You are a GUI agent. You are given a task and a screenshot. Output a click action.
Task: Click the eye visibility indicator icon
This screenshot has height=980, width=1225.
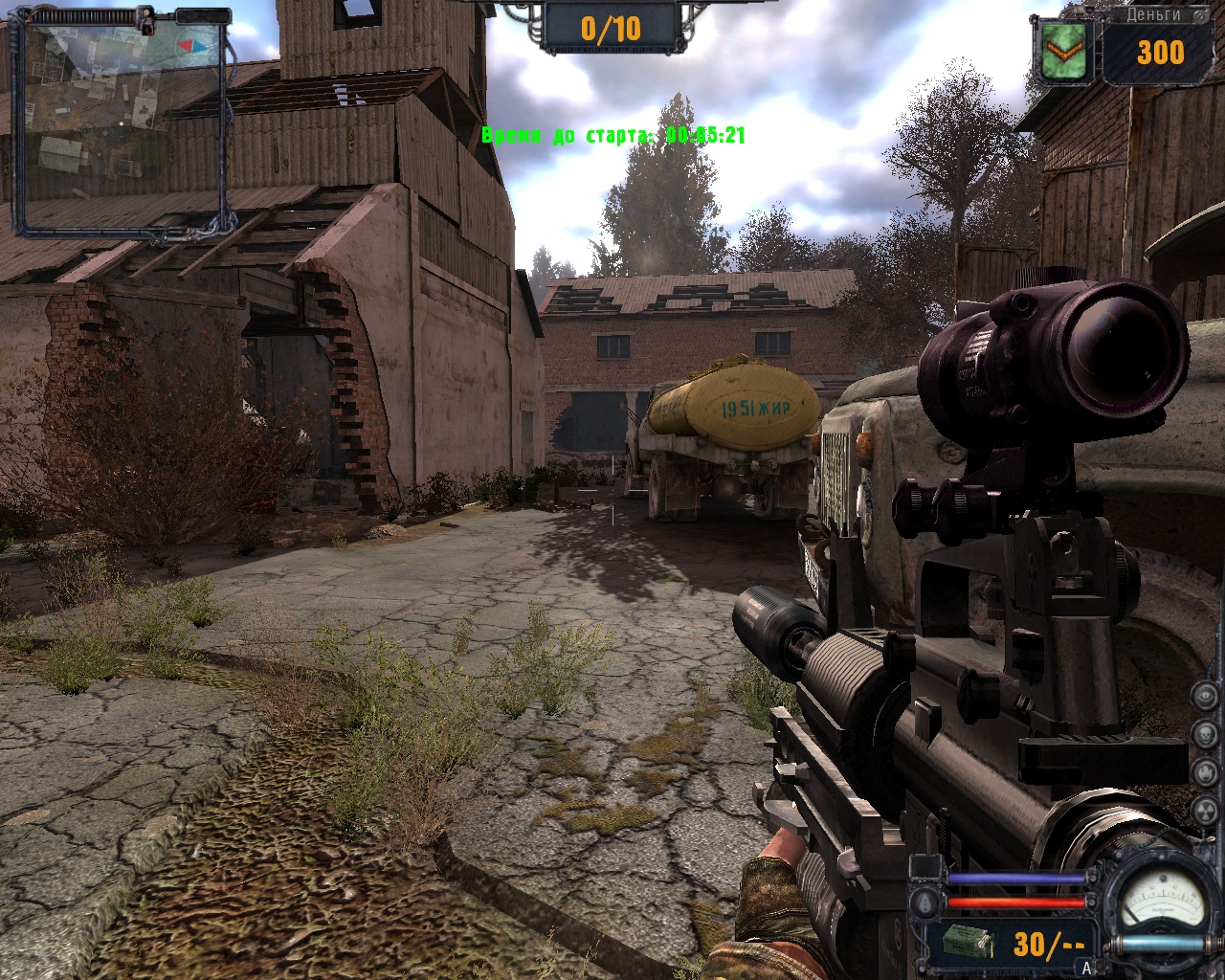[x=1204, y=696]
